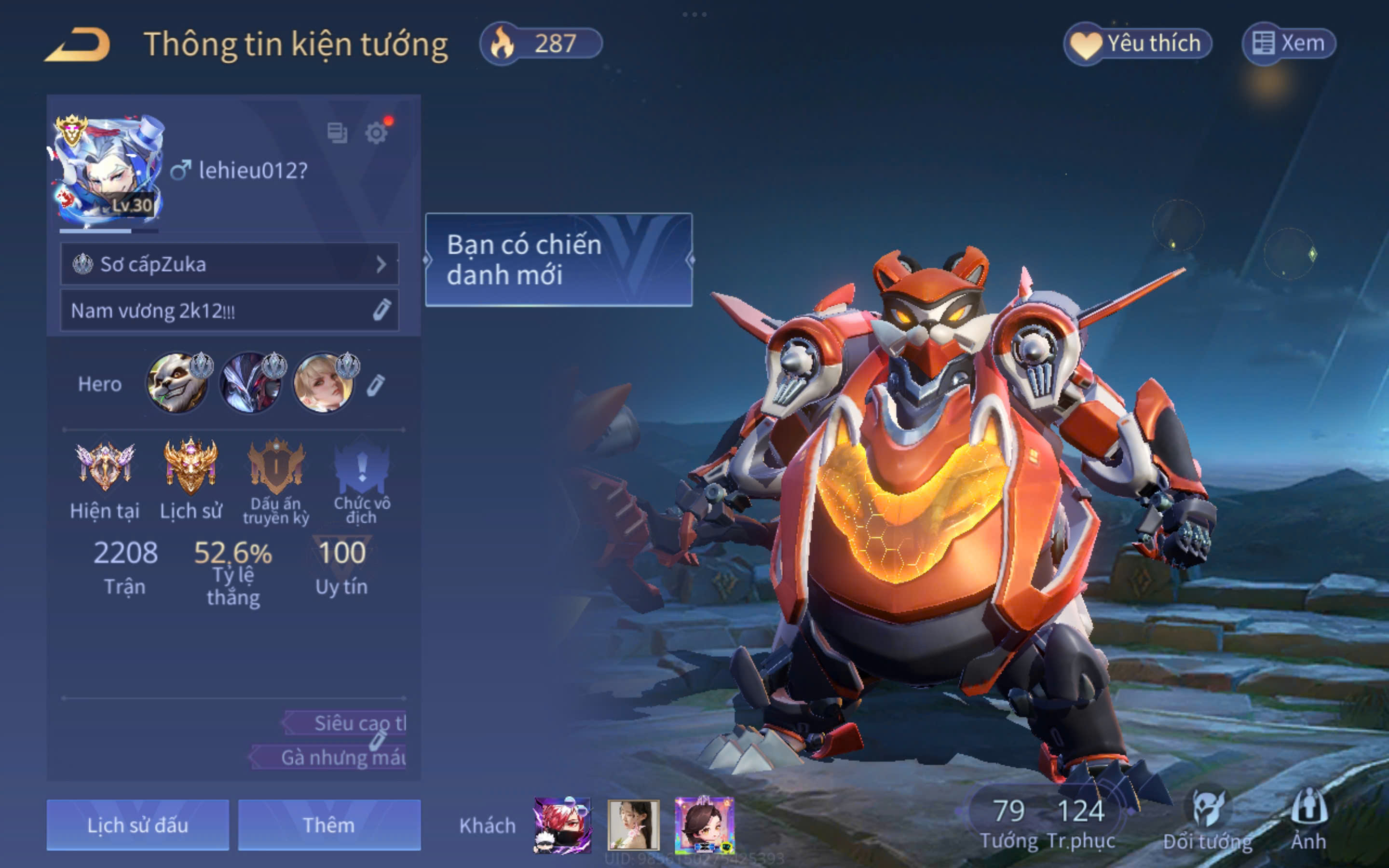Click the Thêm button
Viewport: 1389px width, 868px height.
(x=329, y=825)
